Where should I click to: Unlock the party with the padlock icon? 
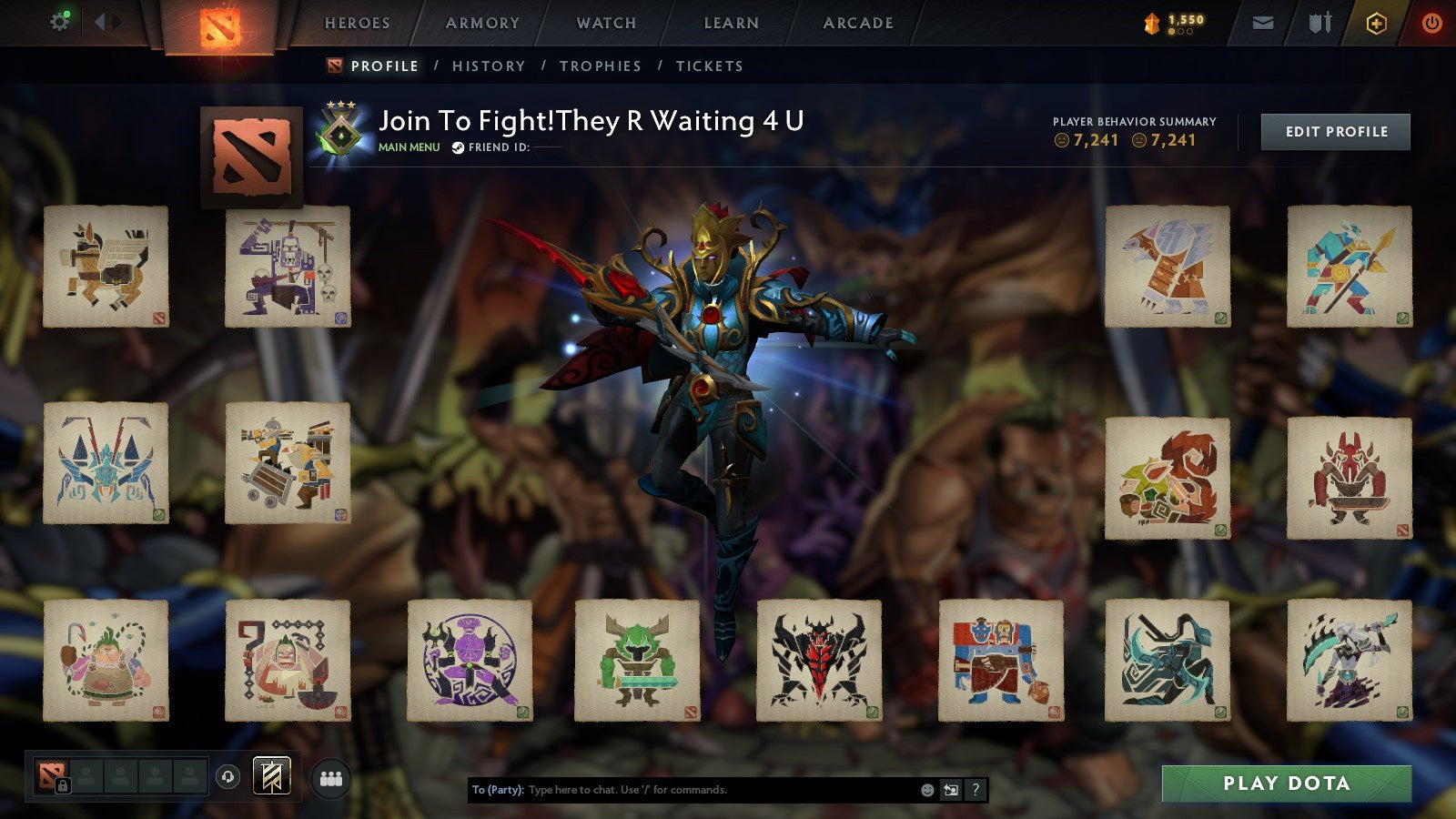62,785
